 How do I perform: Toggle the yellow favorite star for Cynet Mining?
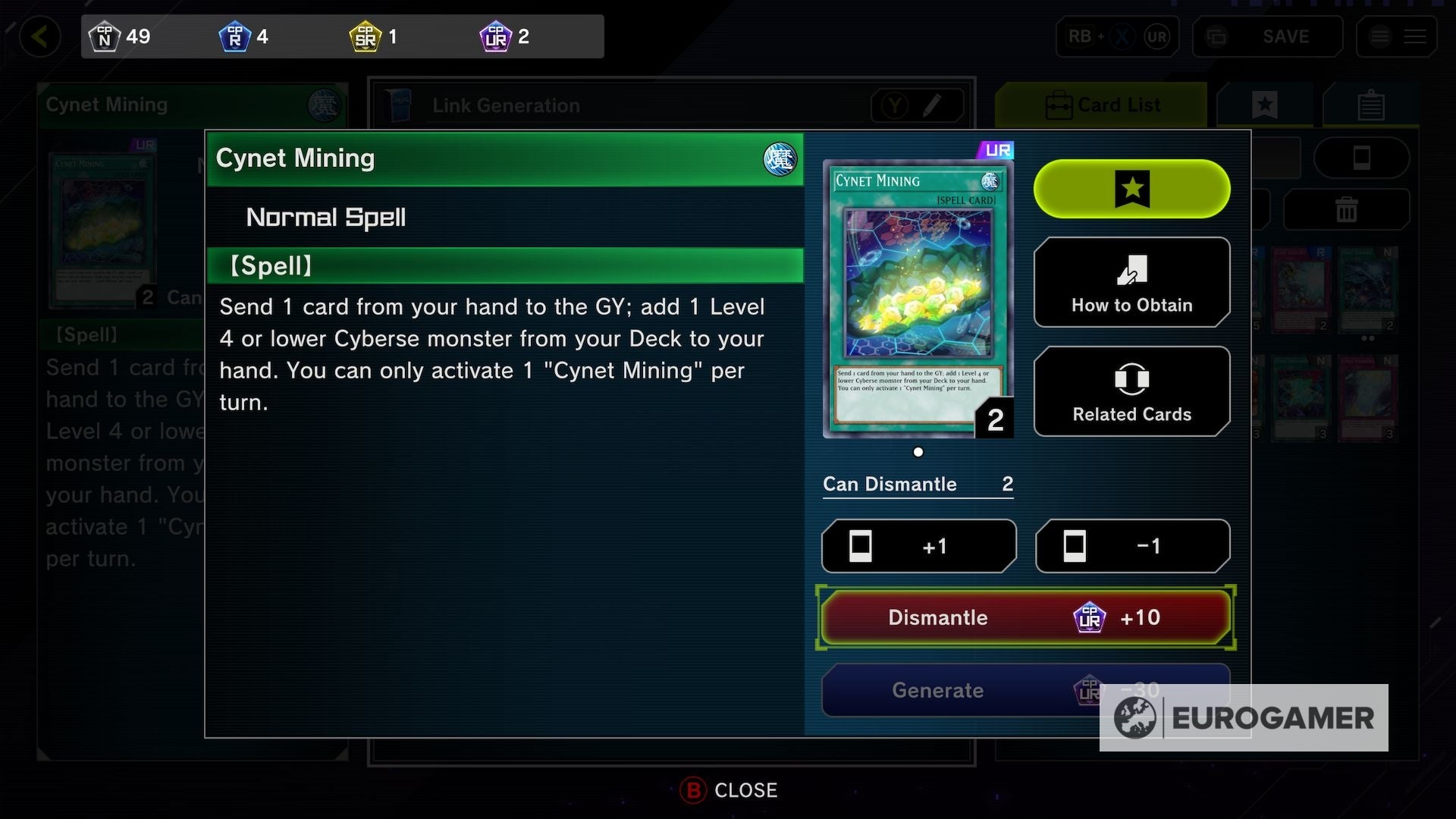pos(1131,189)
